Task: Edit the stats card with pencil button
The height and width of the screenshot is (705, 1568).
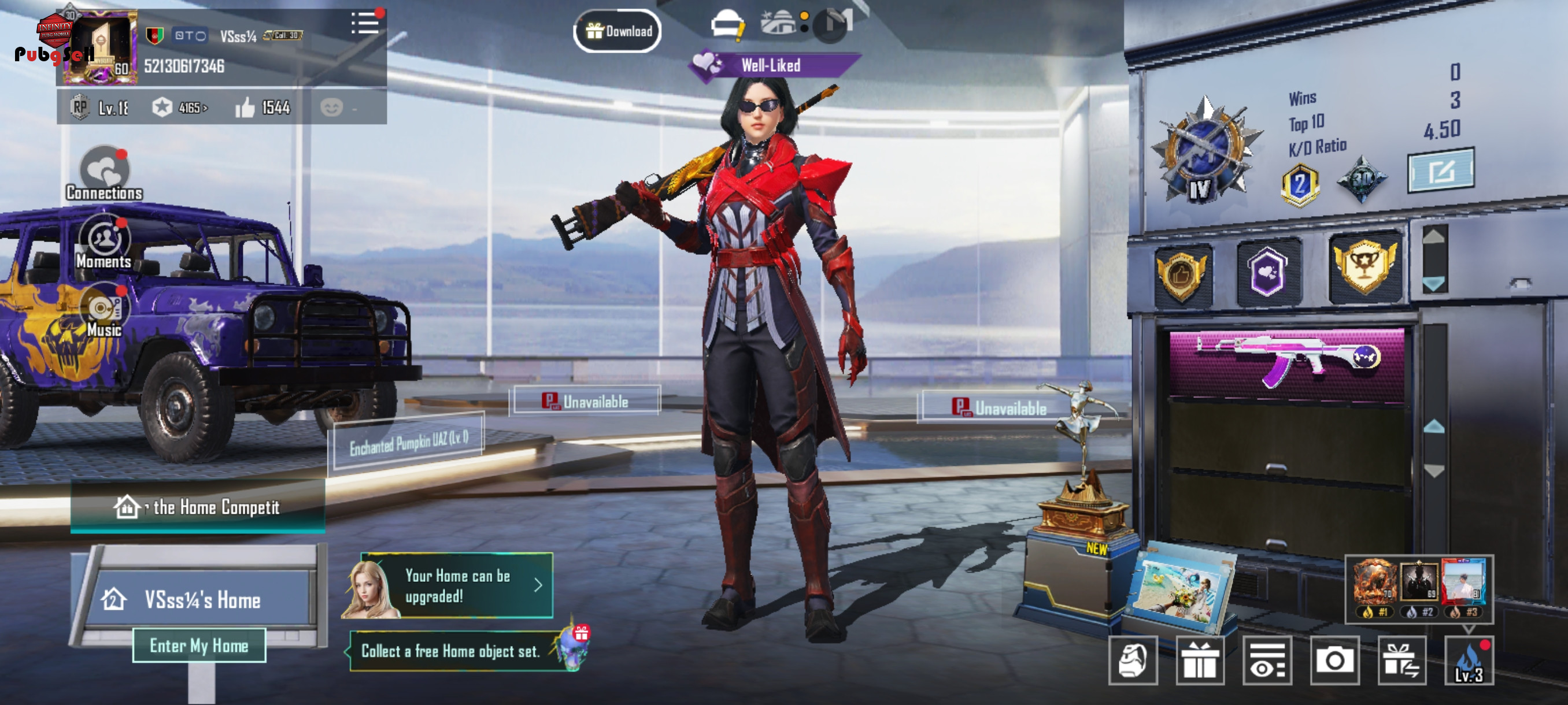Action: point(1440,171)
